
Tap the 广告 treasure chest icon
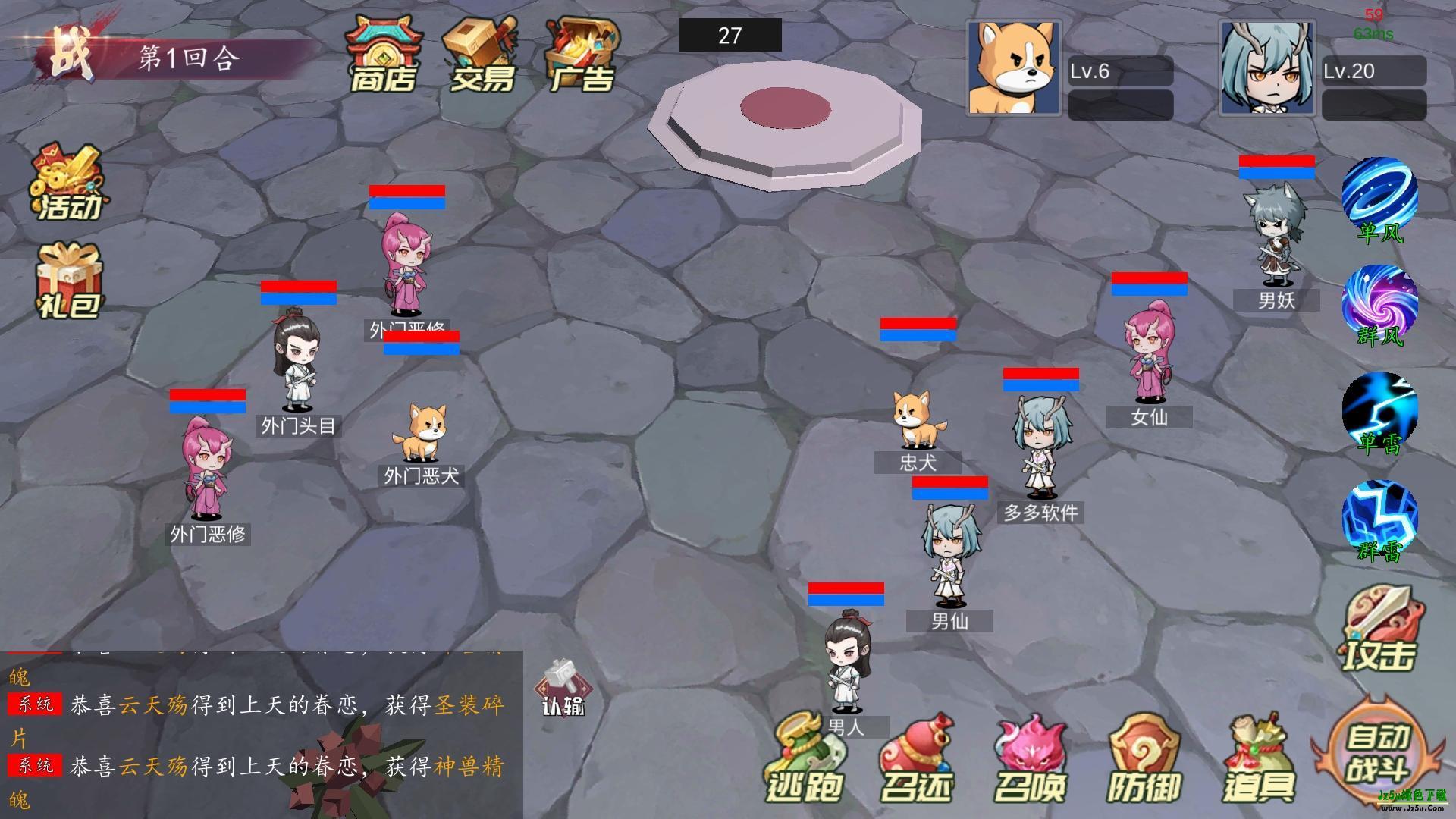[x=582, y=55]
